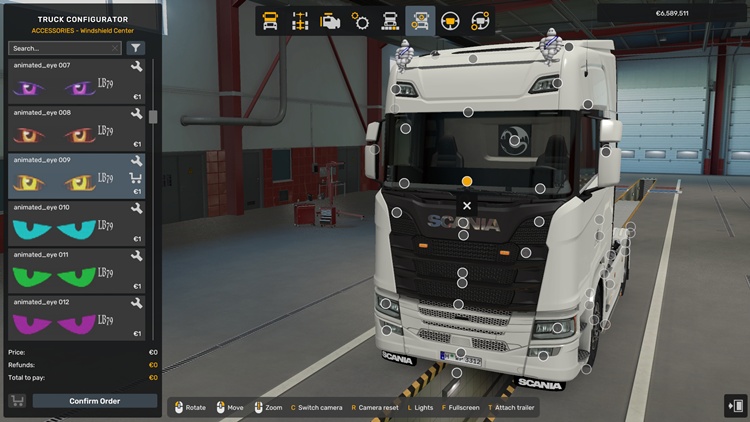The image size is (750, 422).
Task: Open the steering wheel interior tab
Action: (x=450, y=20)
